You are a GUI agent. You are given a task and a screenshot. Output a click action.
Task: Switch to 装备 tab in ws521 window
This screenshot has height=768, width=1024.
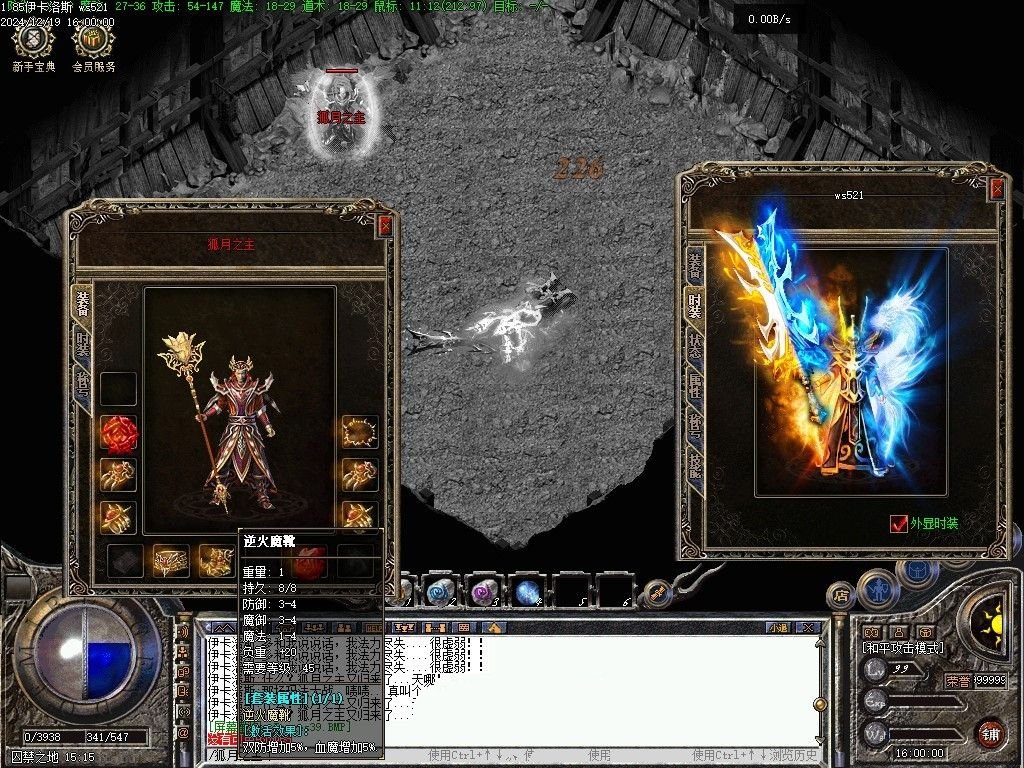pos(693,266)
